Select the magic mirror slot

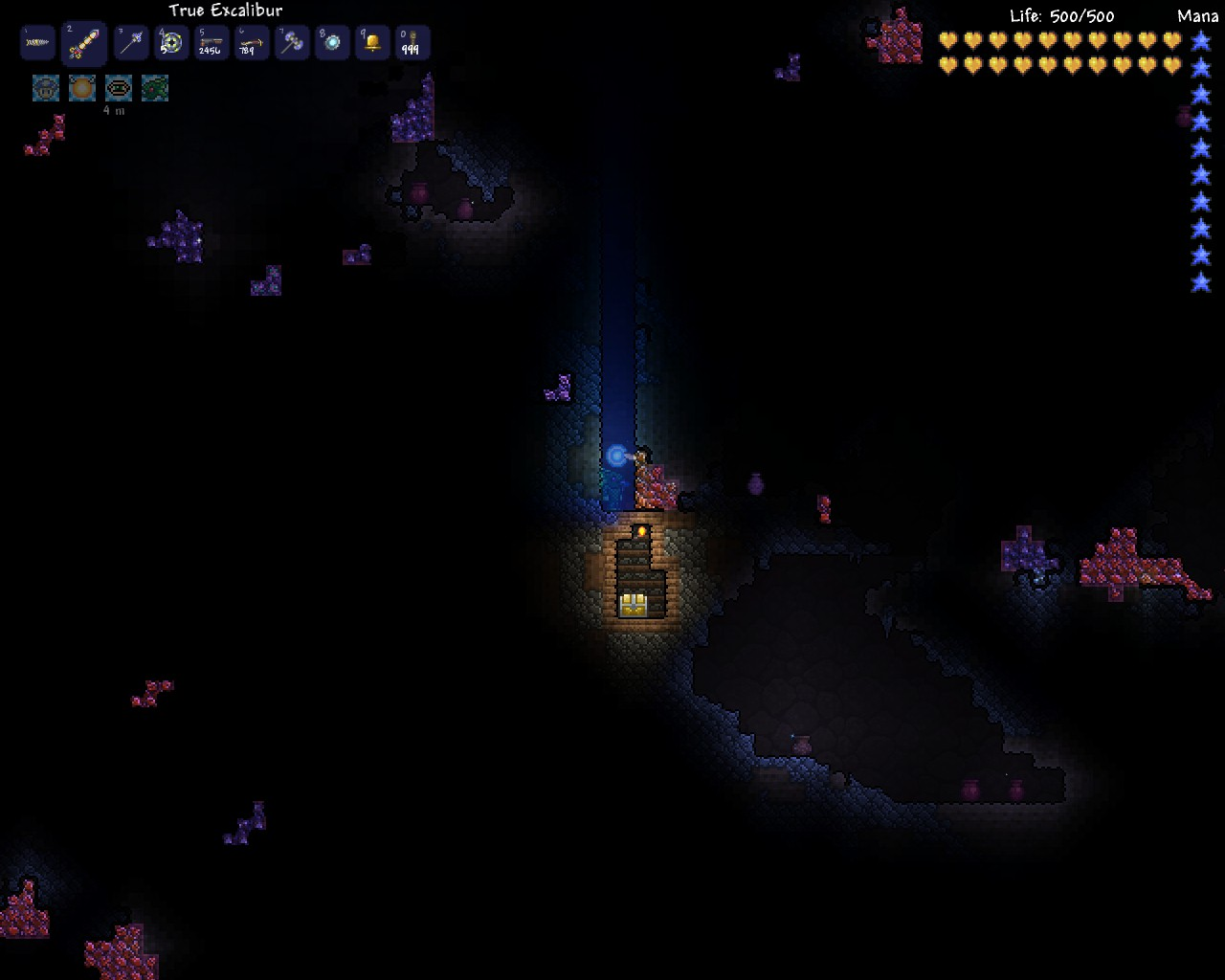[x=332, y=43]
